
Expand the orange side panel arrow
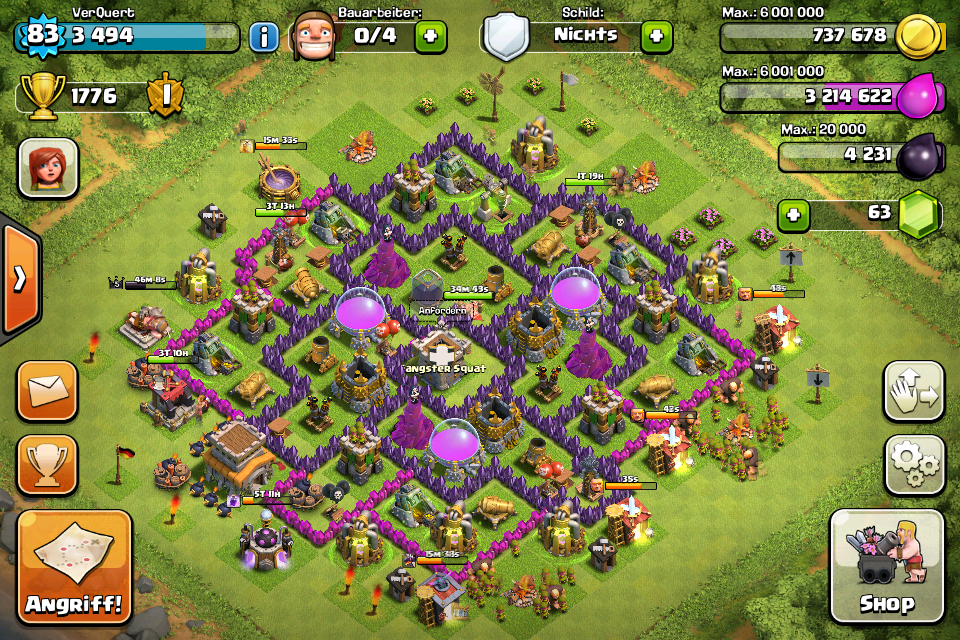[x=18, y=278]
